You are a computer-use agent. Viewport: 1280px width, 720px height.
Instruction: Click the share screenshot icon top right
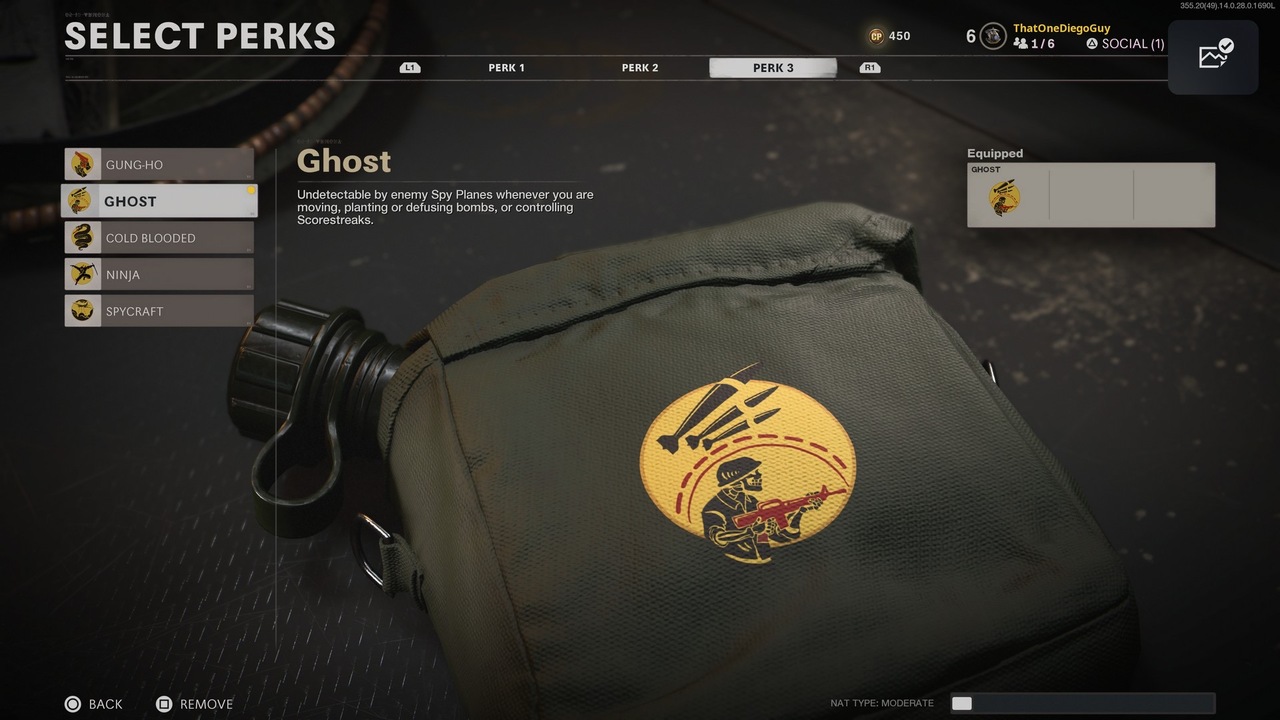(x=1213, y=55)
